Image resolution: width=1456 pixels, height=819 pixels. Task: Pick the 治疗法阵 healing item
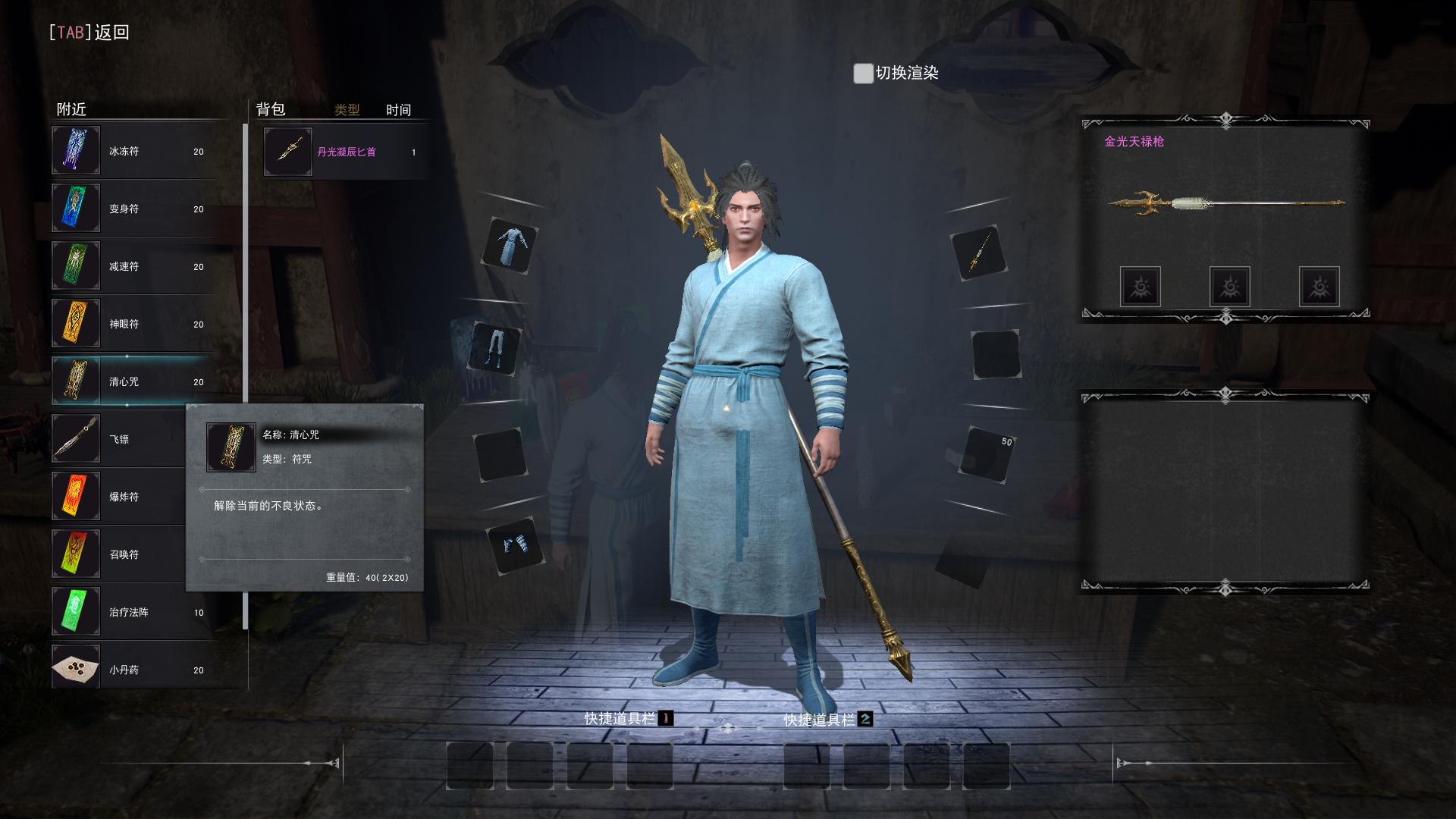coord(133,612)
